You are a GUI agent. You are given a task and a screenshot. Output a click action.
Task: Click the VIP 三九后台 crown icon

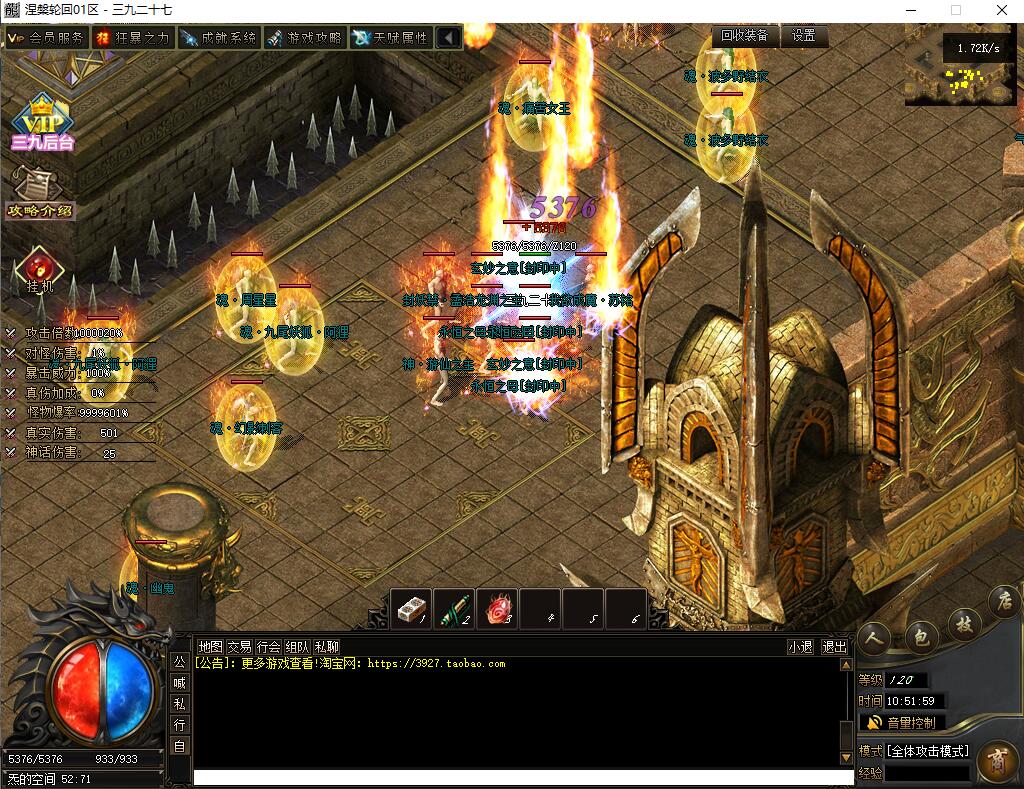[x=41, y=122]
